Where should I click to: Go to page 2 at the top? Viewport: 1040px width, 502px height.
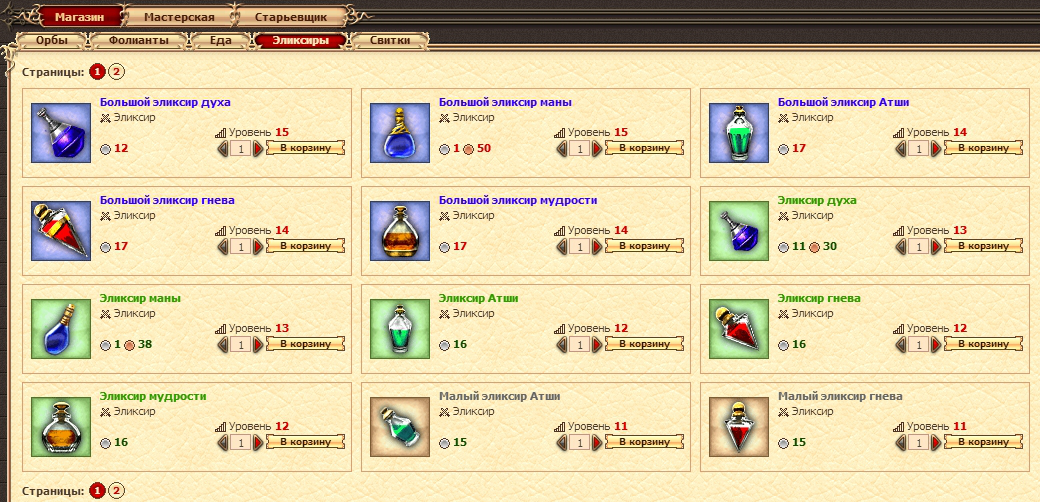click(117, 72)
